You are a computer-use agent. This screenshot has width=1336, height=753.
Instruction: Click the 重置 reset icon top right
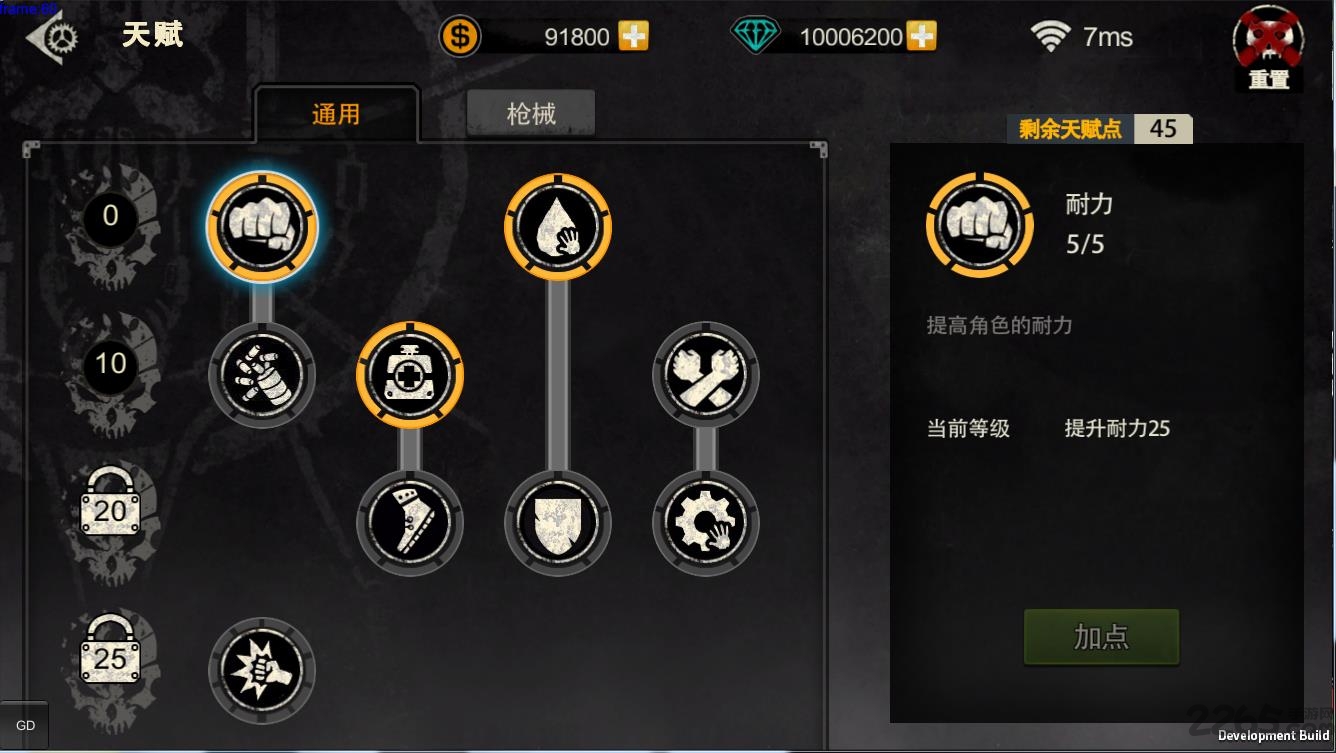click(1267, 40)
